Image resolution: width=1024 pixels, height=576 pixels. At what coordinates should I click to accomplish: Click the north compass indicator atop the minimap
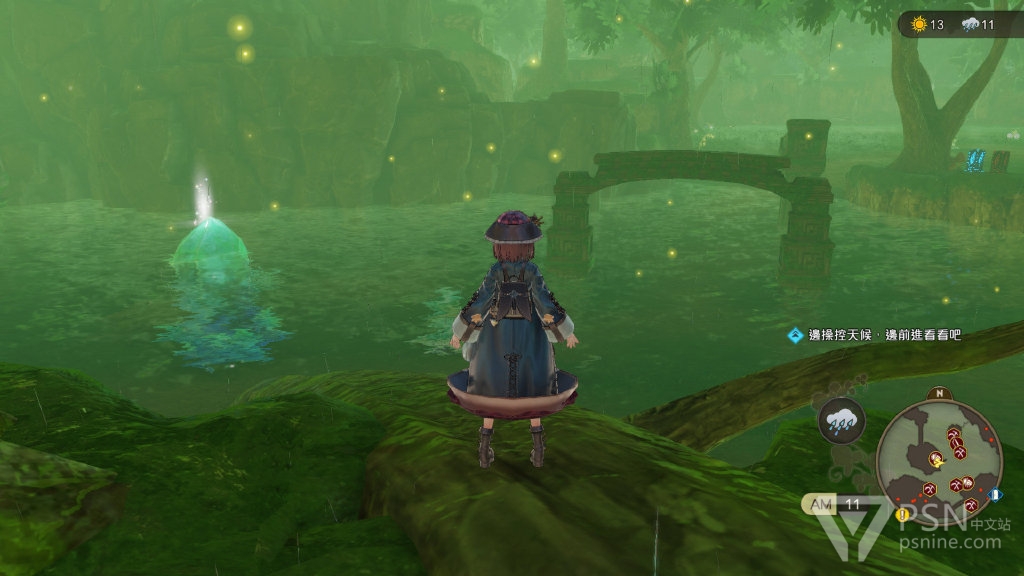[x=939, y=393]
